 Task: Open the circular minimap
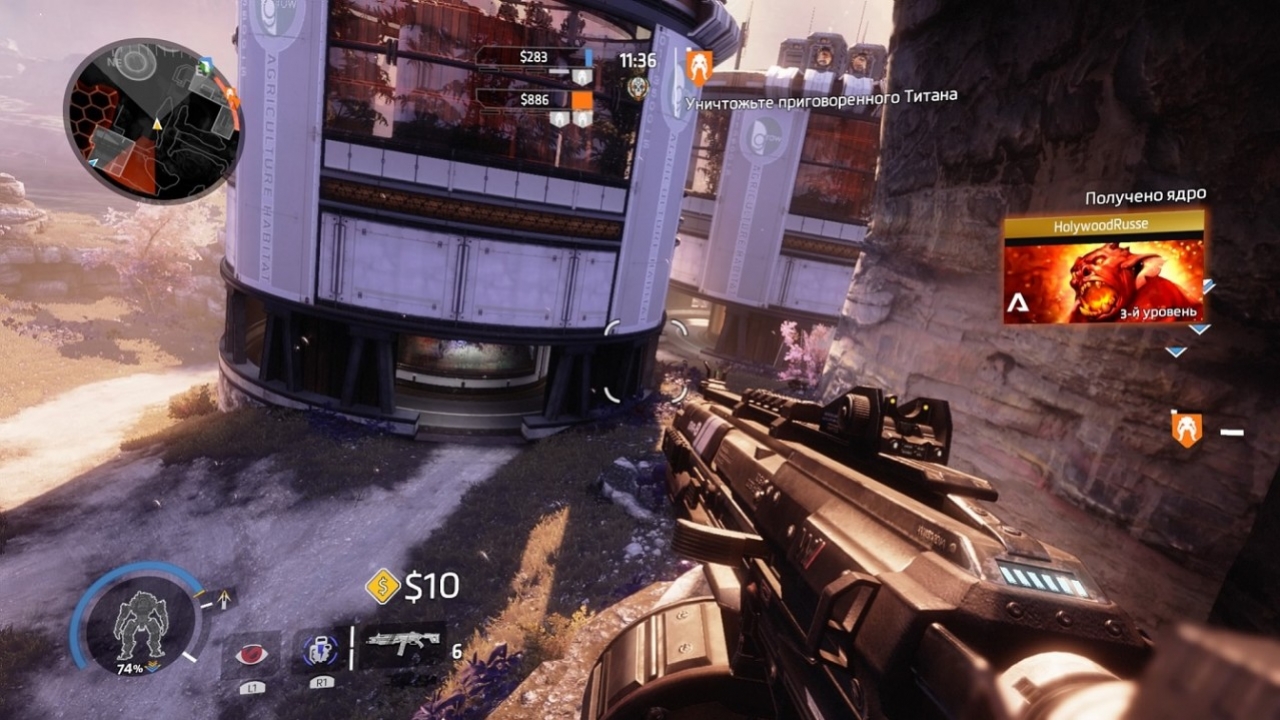153,121
